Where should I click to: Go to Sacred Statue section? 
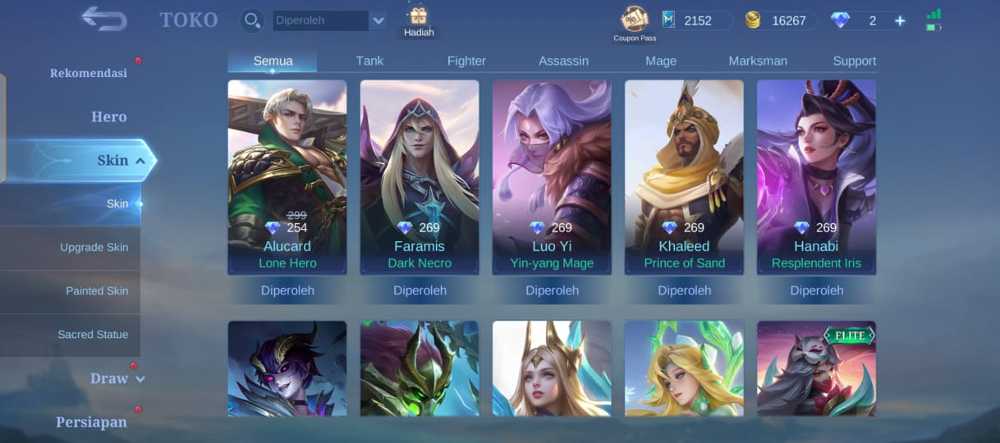coord(92,335)
